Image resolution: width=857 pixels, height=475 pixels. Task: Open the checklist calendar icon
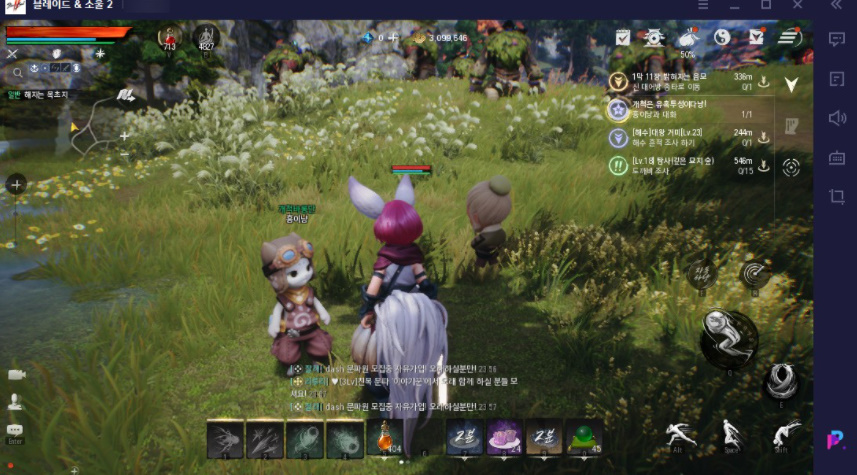click(x=622, y=38)
